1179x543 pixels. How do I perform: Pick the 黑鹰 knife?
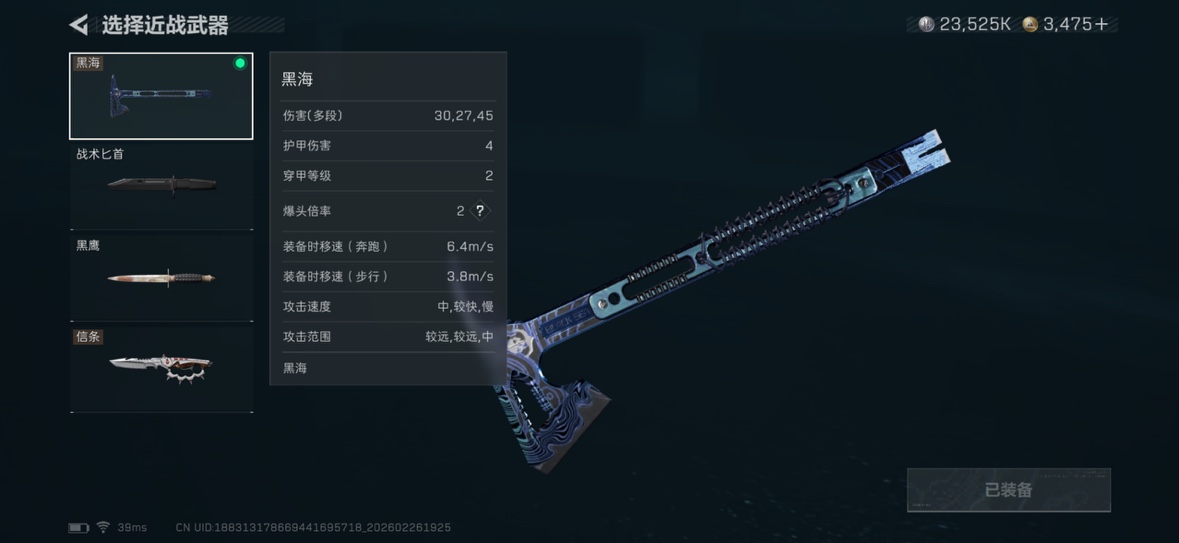coord(161,277)
